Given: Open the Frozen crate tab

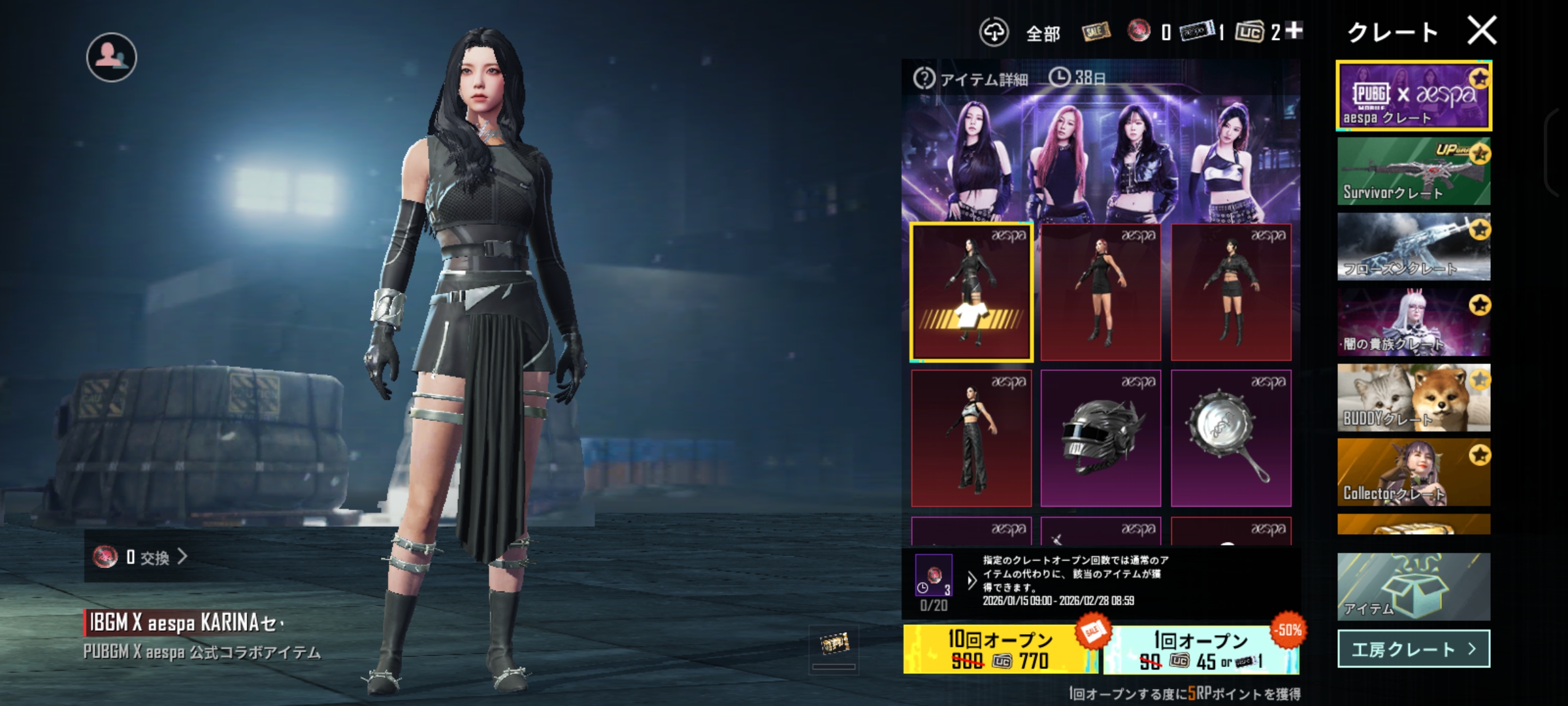Looking at the screenshot, I should 1414,247.
